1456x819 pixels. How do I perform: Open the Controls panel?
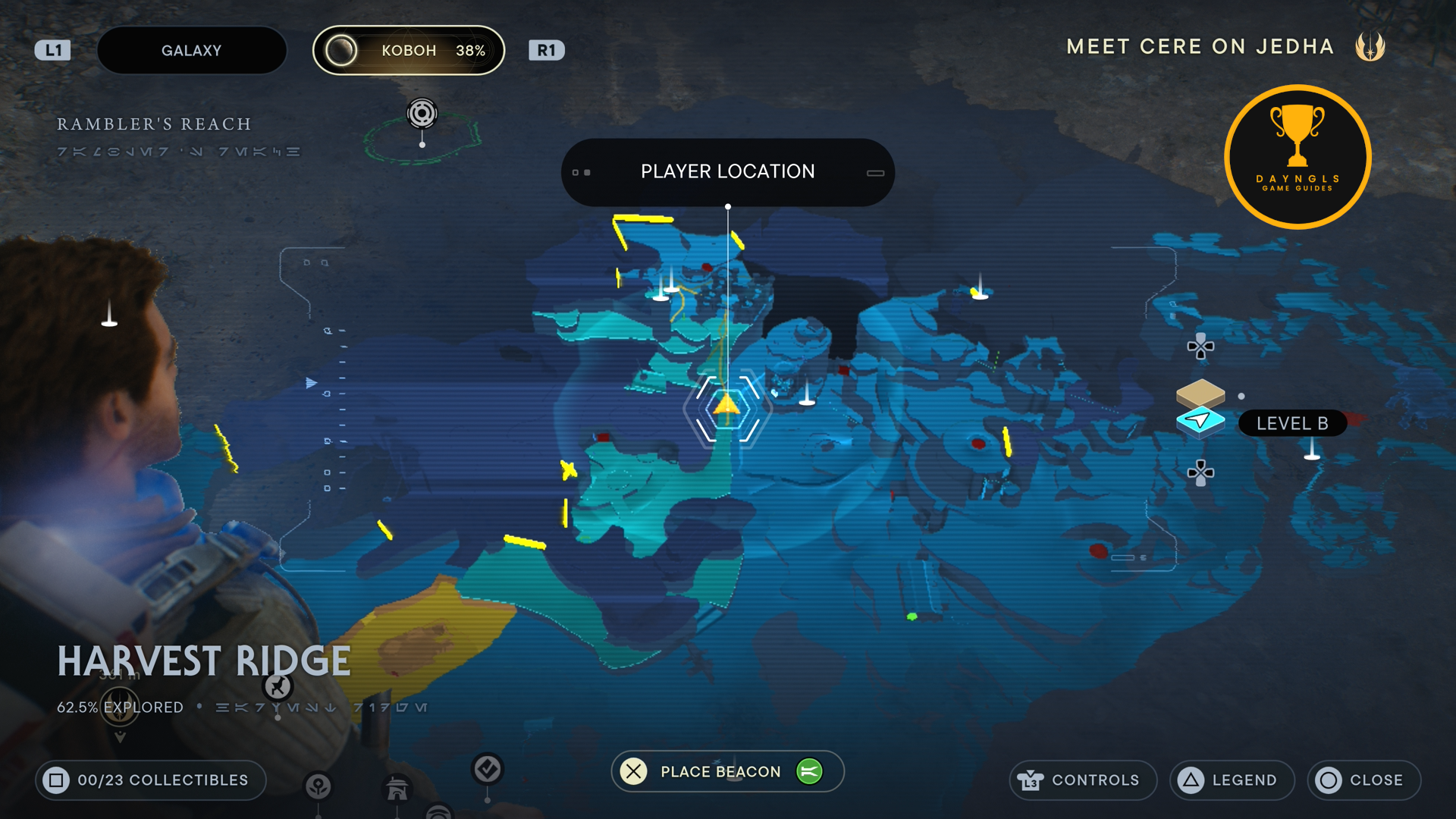pos(1082,780)
